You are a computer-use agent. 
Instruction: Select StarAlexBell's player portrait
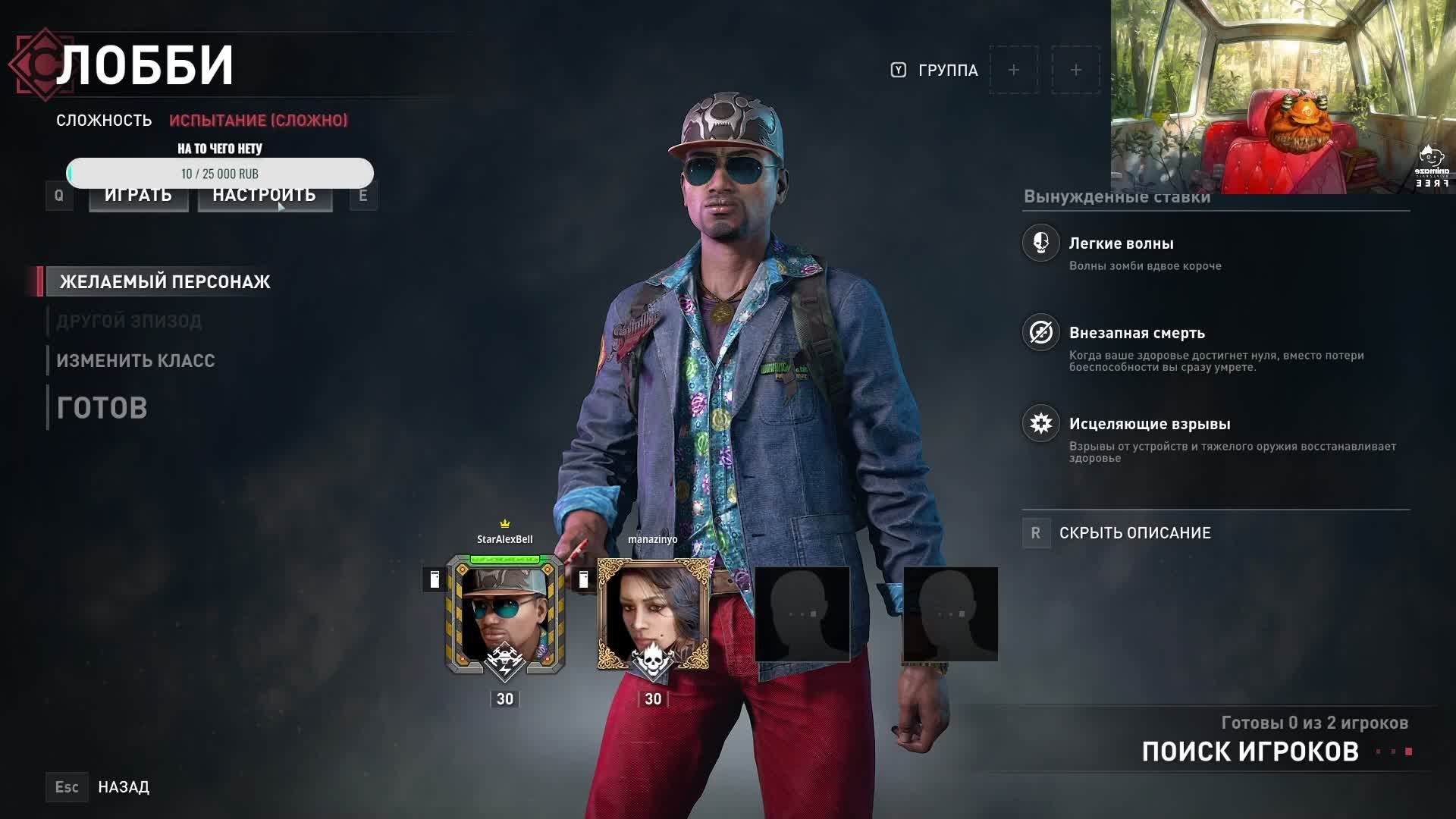505,614
